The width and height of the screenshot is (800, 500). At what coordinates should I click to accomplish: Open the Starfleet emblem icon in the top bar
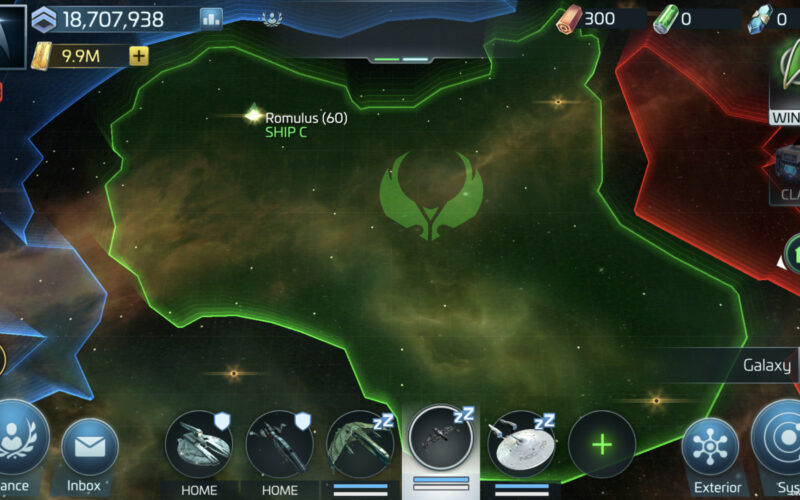click(271, 18)
